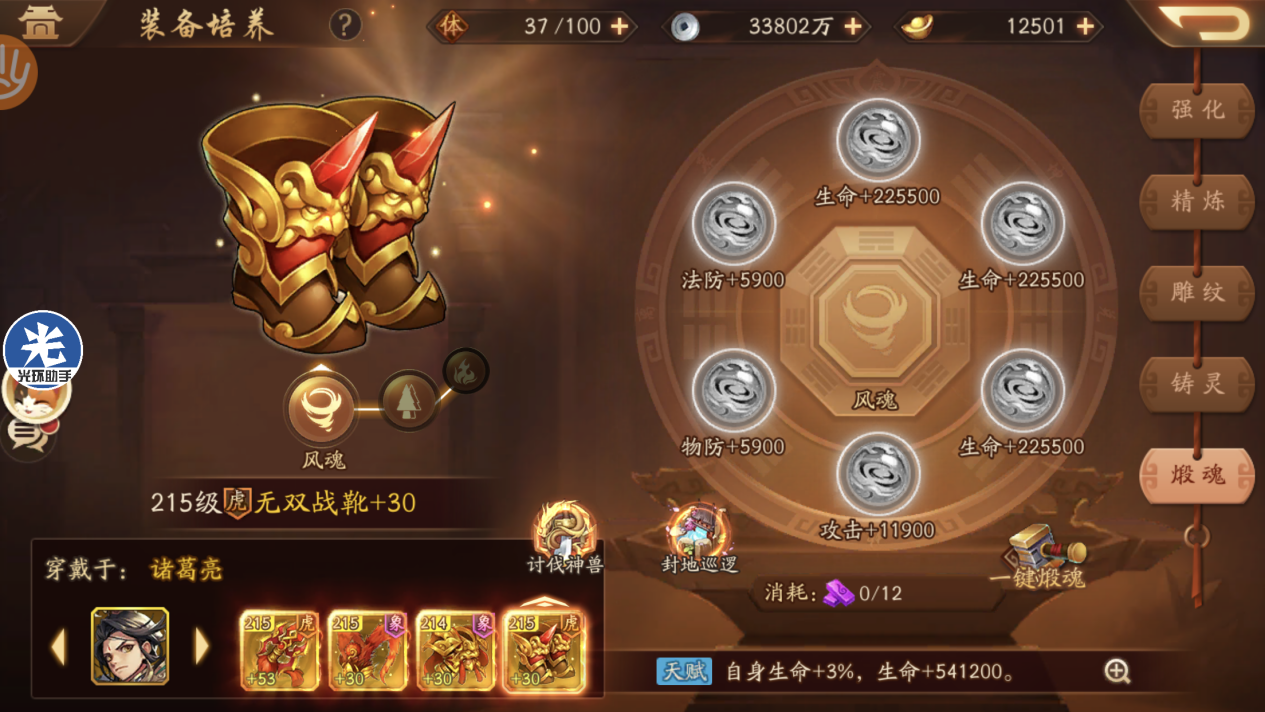Choose the 煅魂 tab

[1197, 474]
